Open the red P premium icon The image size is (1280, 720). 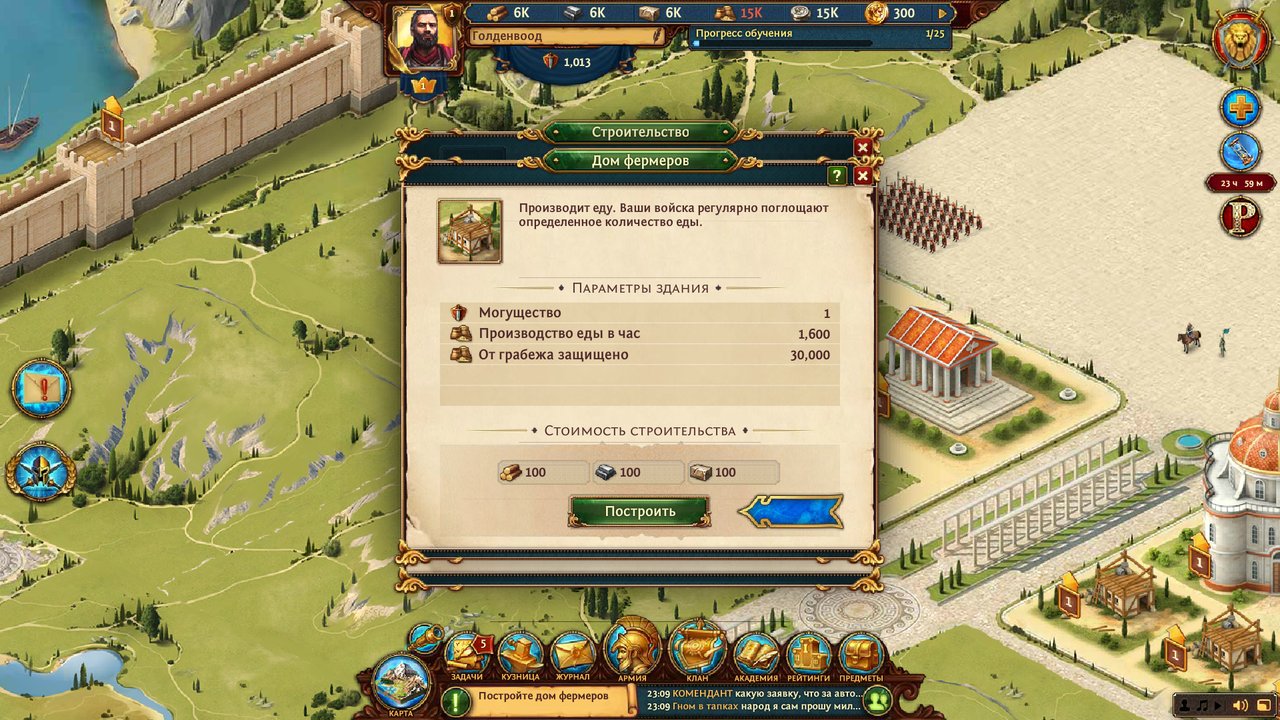(x=1240, y=218)
